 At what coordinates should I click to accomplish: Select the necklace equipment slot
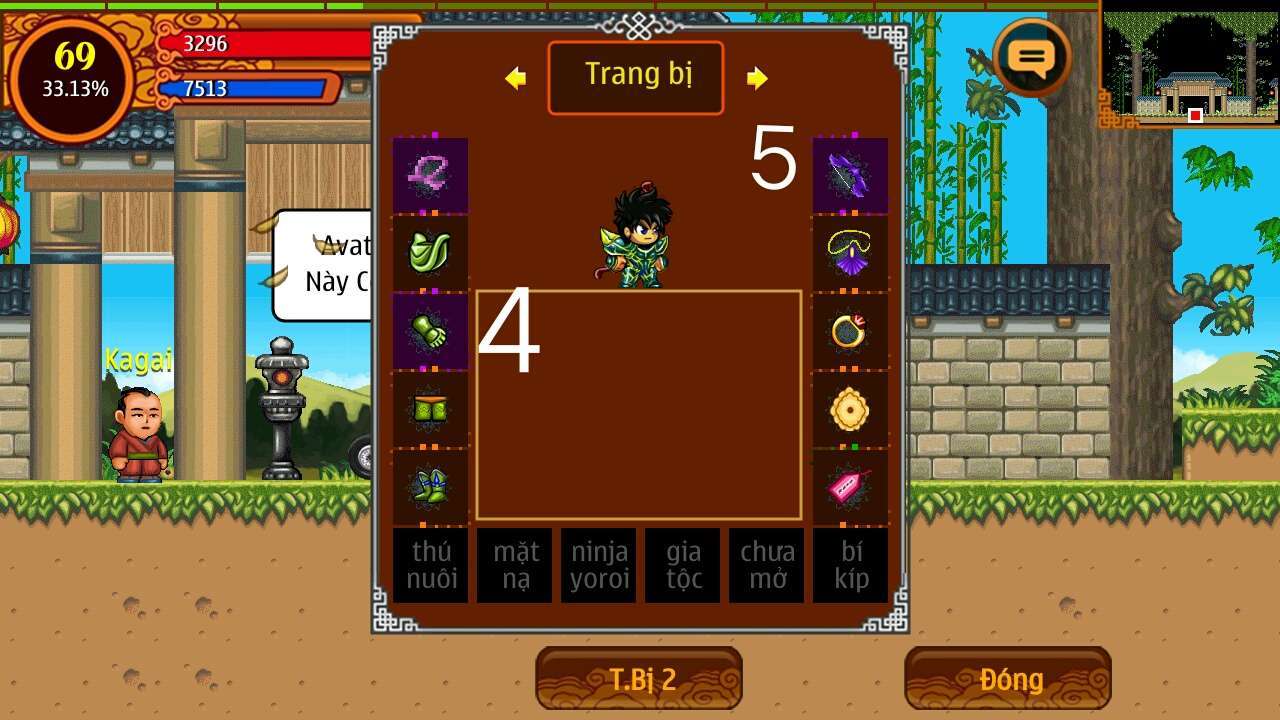point(850,253)
